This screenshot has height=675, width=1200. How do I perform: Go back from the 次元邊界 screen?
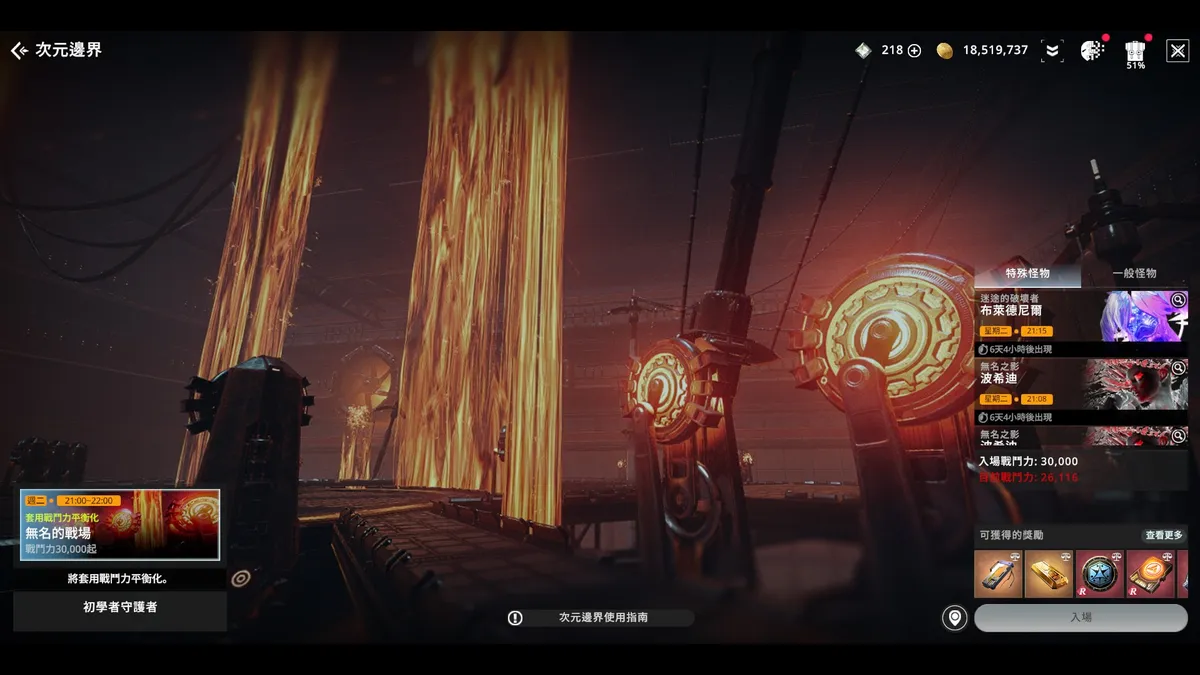pos(19,50)
